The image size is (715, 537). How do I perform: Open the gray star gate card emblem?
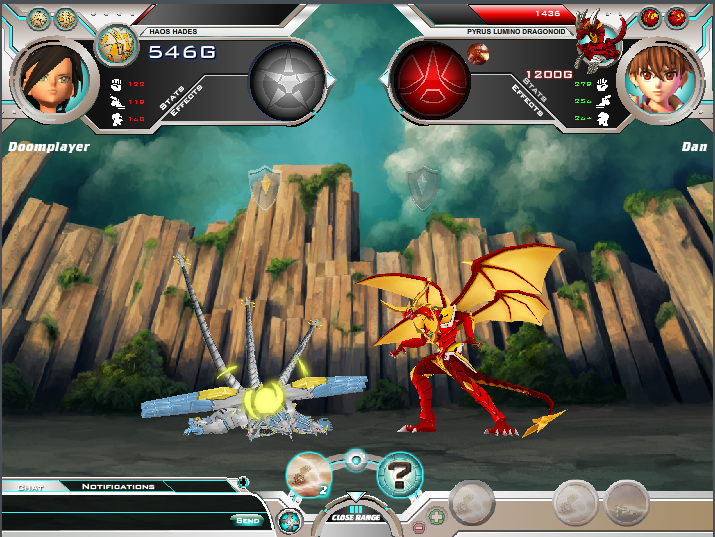tap(287, 83)
